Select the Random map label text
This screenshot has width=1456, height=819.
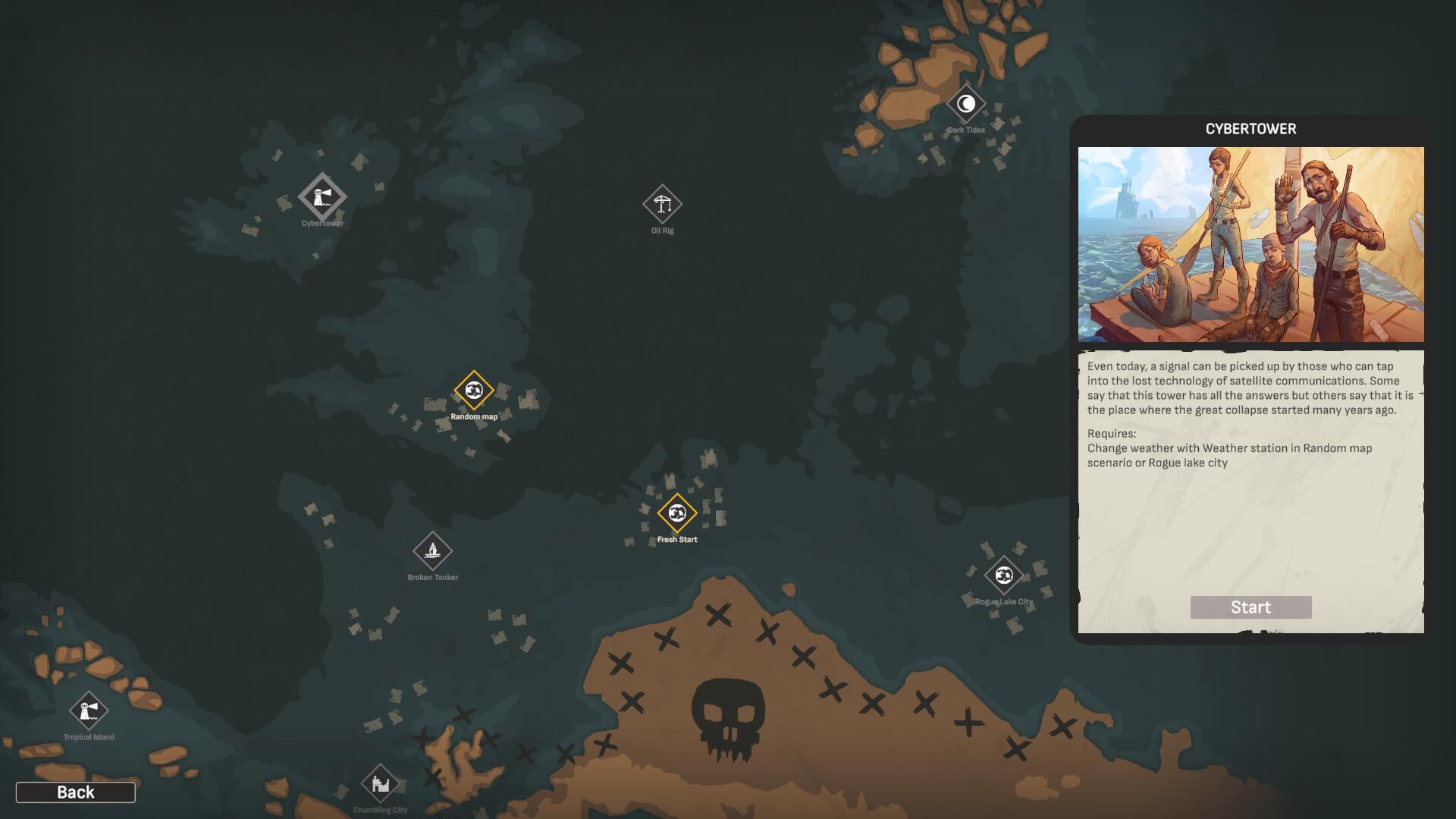[x=474, y=416]
